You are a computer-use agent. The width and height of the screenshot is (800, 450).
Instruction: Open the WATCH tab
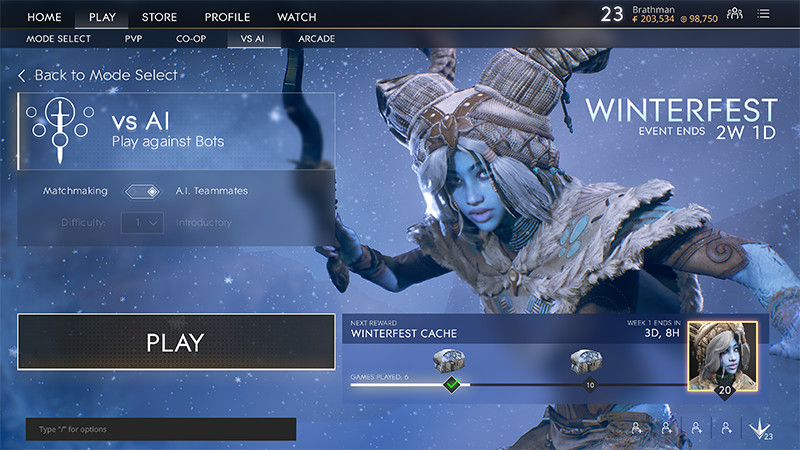point(296,17)
